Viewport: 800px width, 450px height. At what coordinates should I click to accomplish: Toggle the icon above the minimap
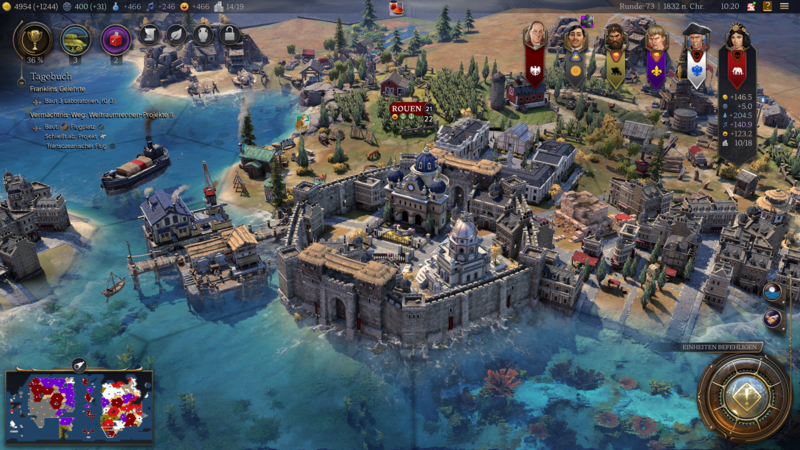click(79, 363)
